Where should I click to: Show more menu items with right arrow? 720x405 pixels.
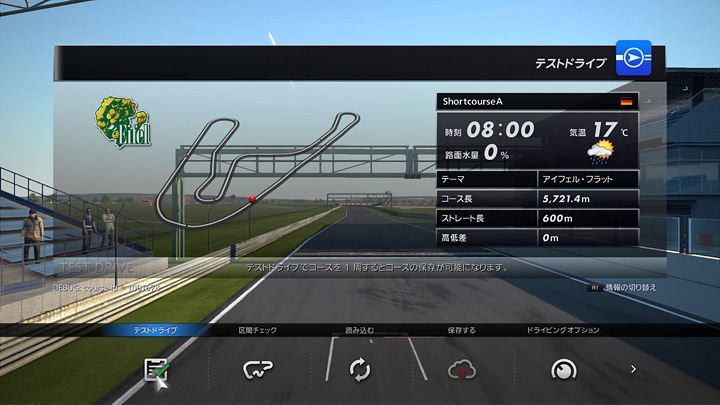click(x=633, y=369)
